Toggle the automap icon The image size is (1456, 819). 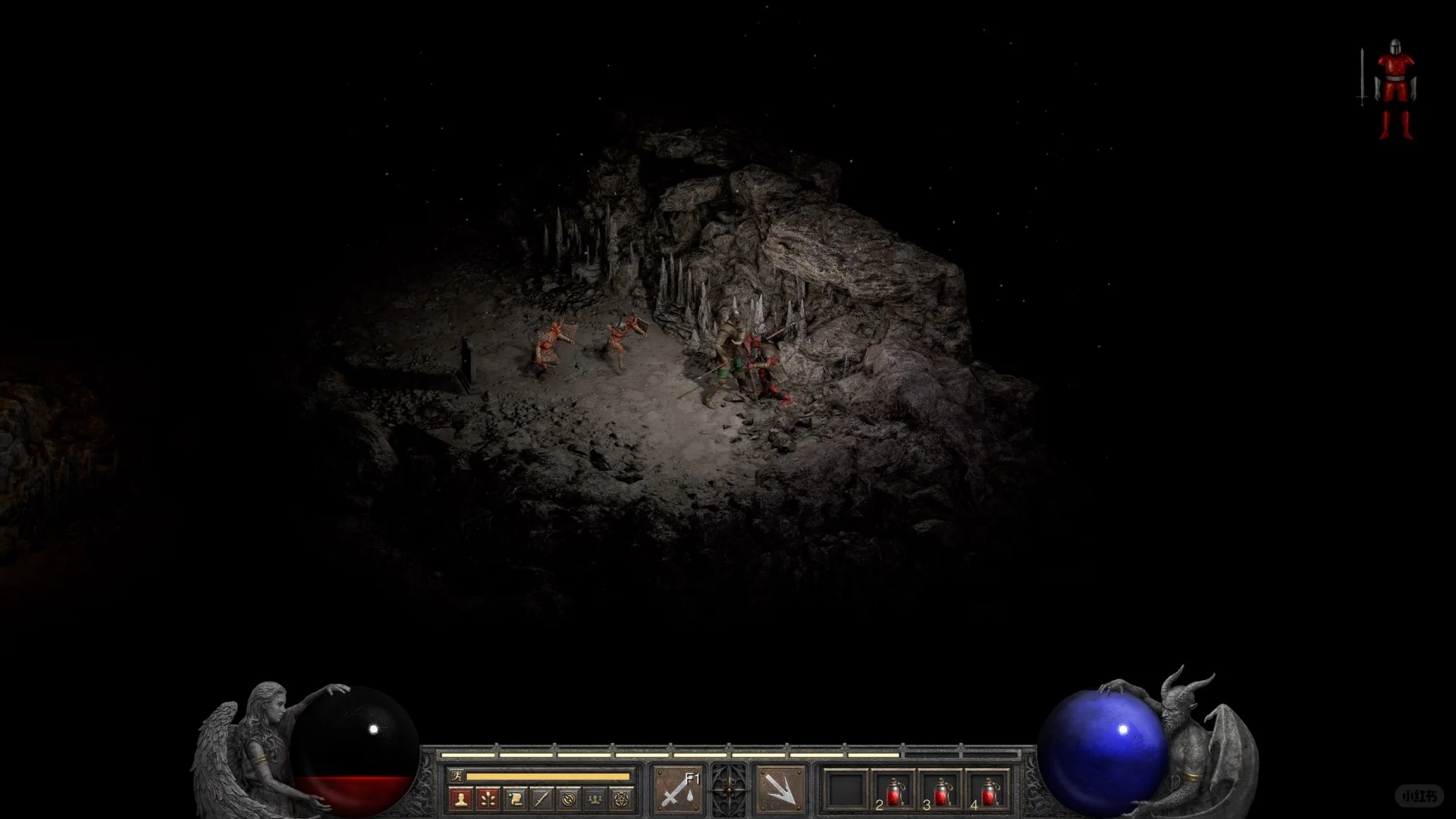point(569,799)
